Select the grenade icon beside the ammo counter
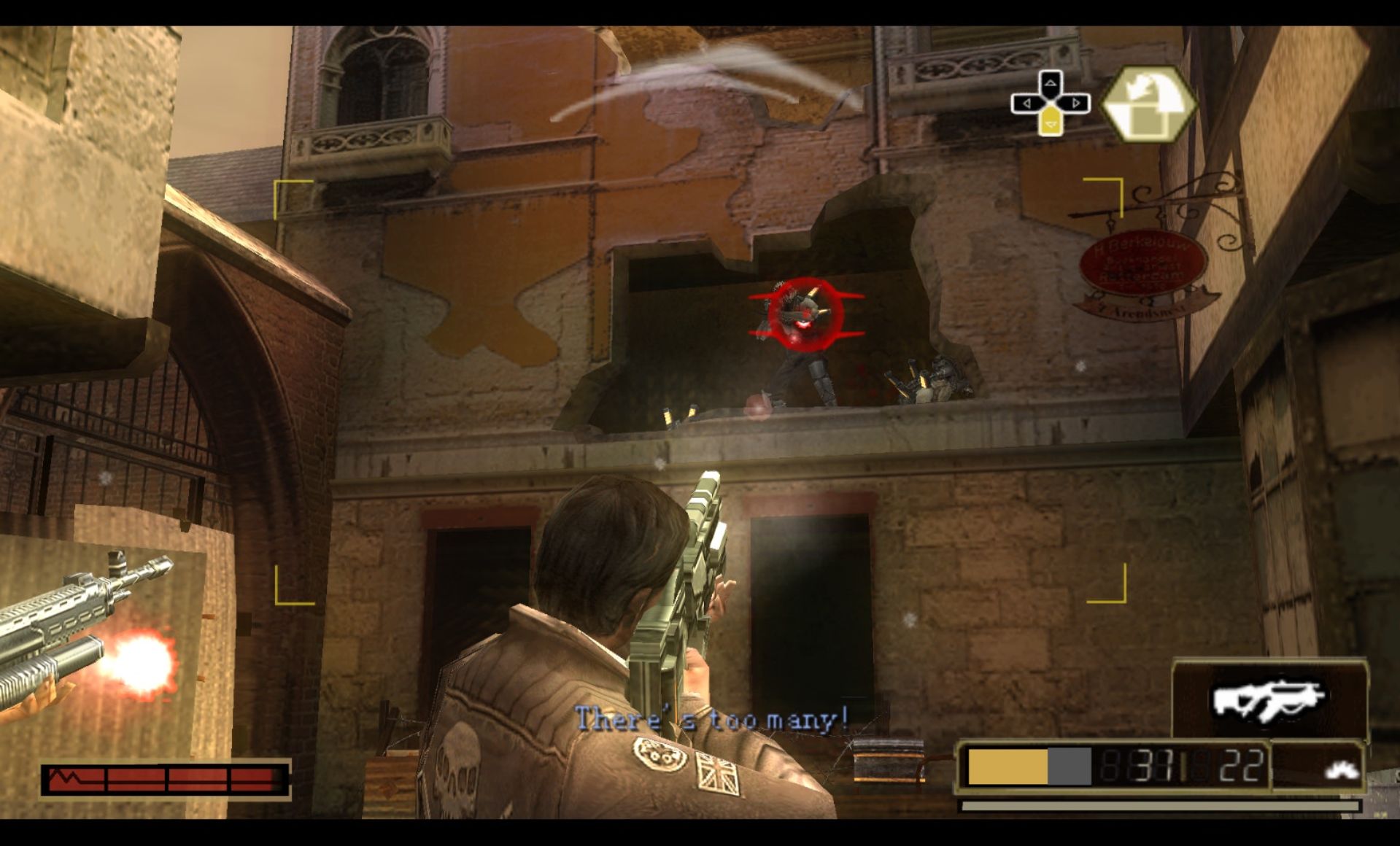Screen dimensions: 1400x846 pos(1342,768)
